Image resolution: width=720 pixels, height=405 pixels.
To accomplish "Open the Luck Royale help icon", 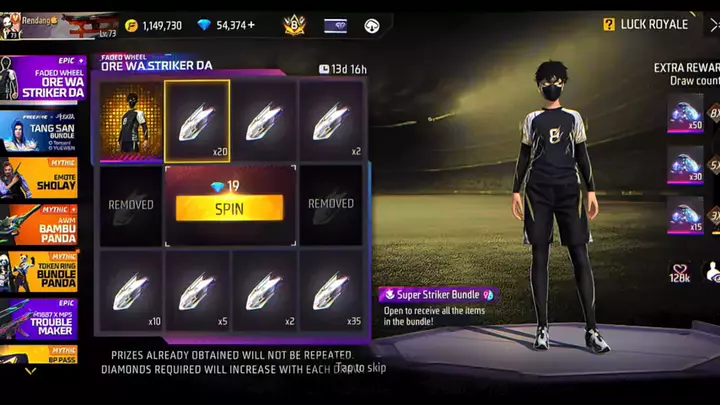I will tap(609, 24).
